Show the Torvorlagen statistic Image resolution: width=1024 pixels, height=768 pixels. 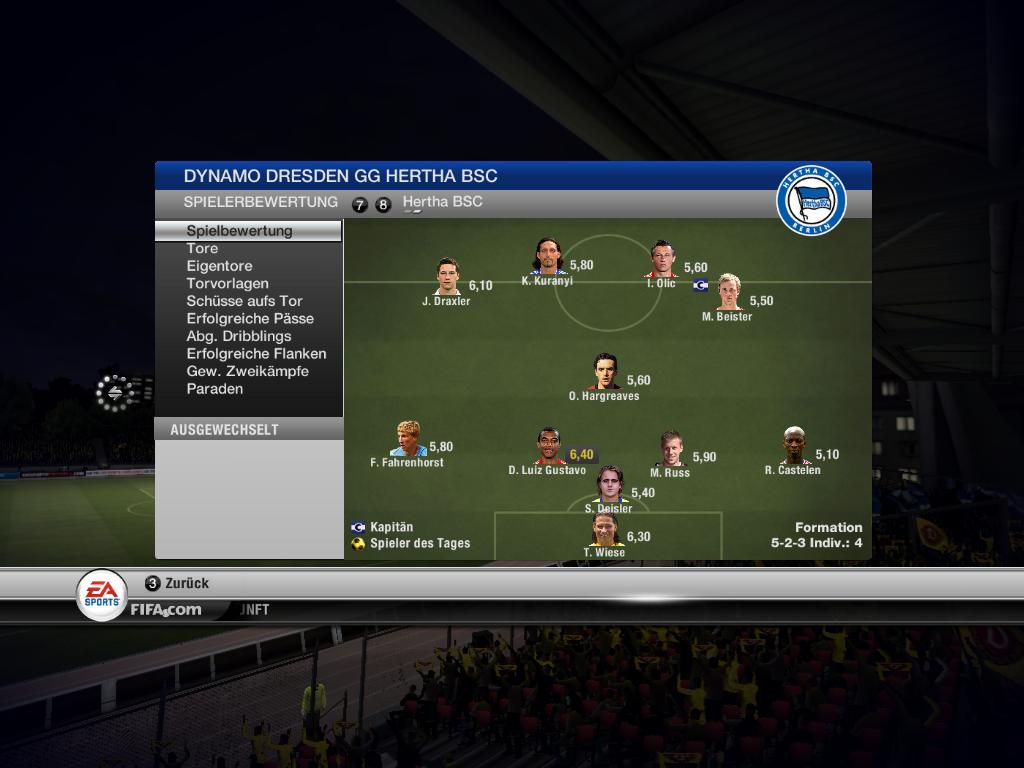227,284
